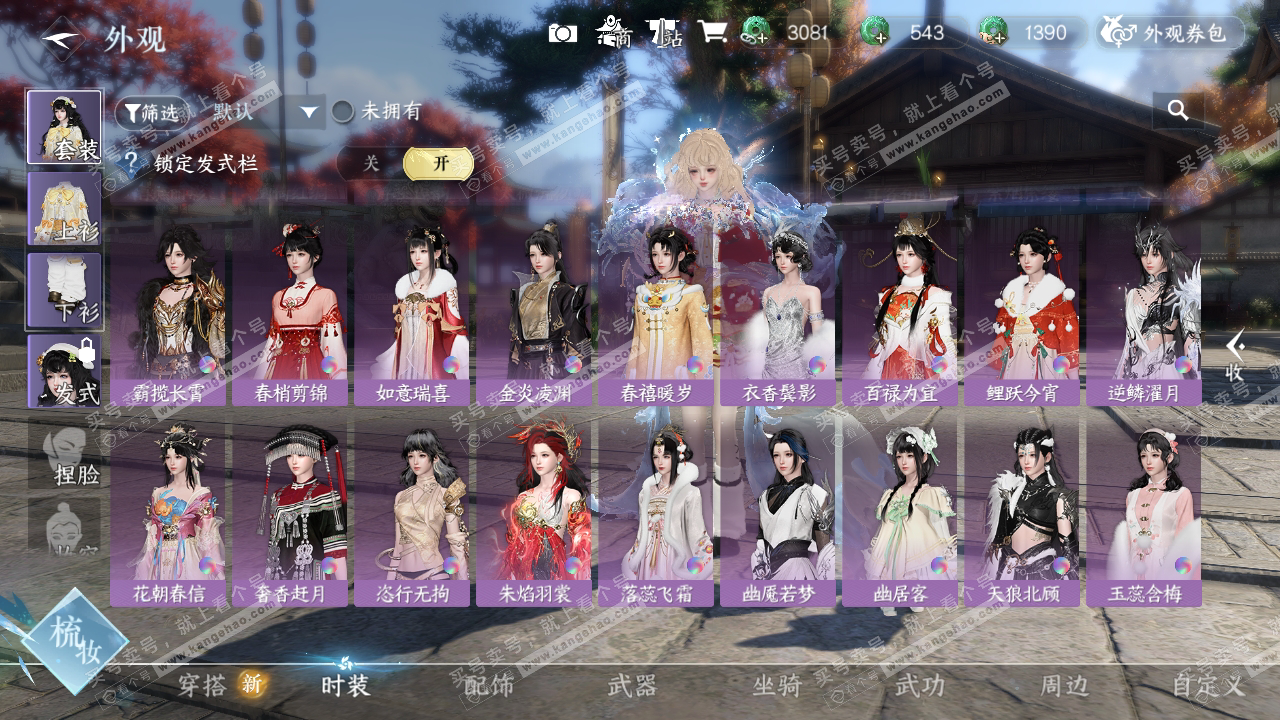
Task: Toggle the 未拥有 checkbox
Action: [344, 111]
